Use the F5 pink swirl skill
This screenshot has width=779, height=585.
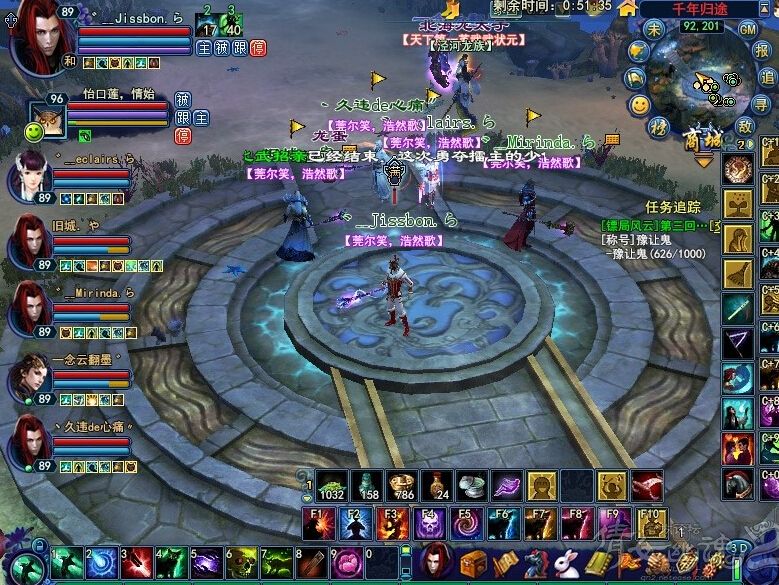[x=465, y=522]
